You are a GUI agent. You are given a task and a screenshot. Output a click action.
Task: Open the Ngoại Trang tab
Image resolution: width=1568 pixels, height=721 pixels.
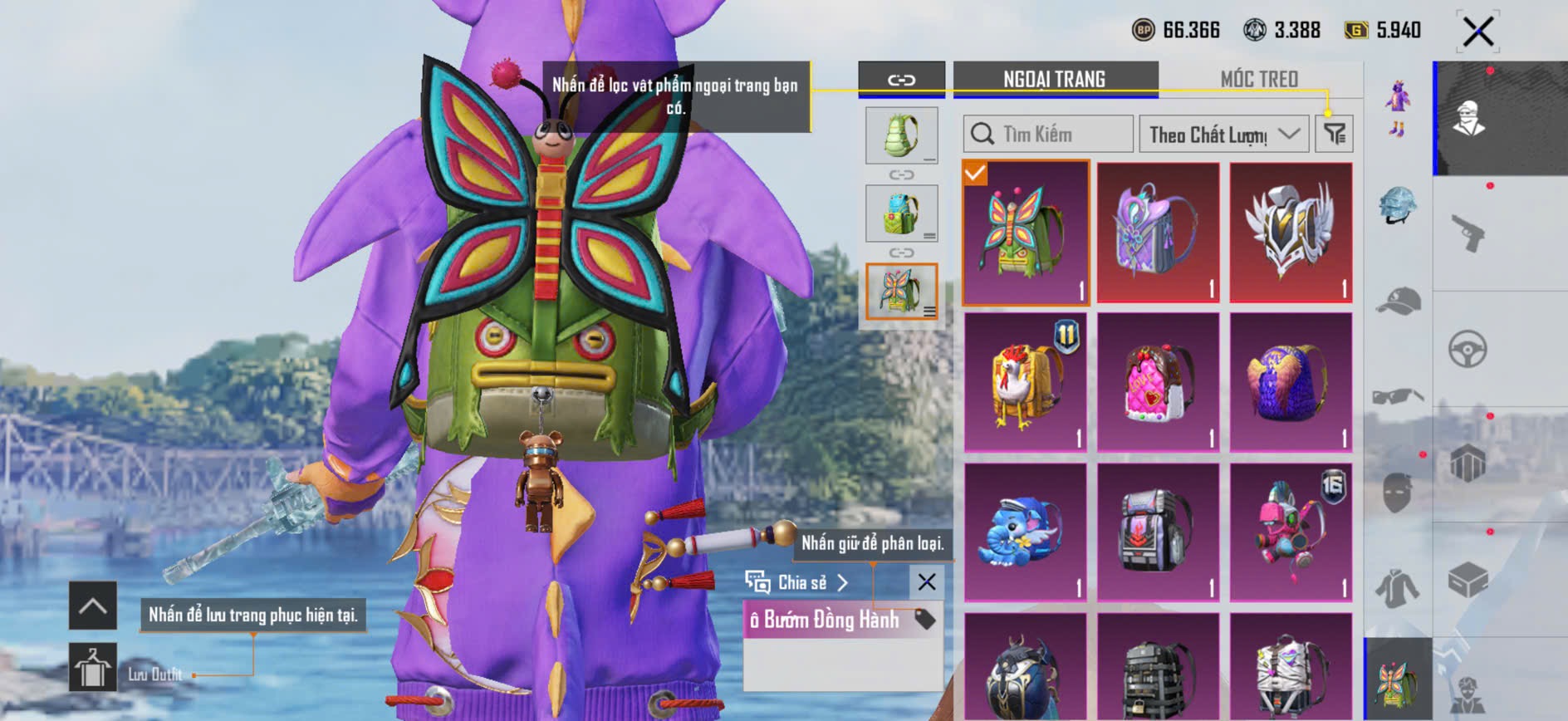[x=1054, y=79]
